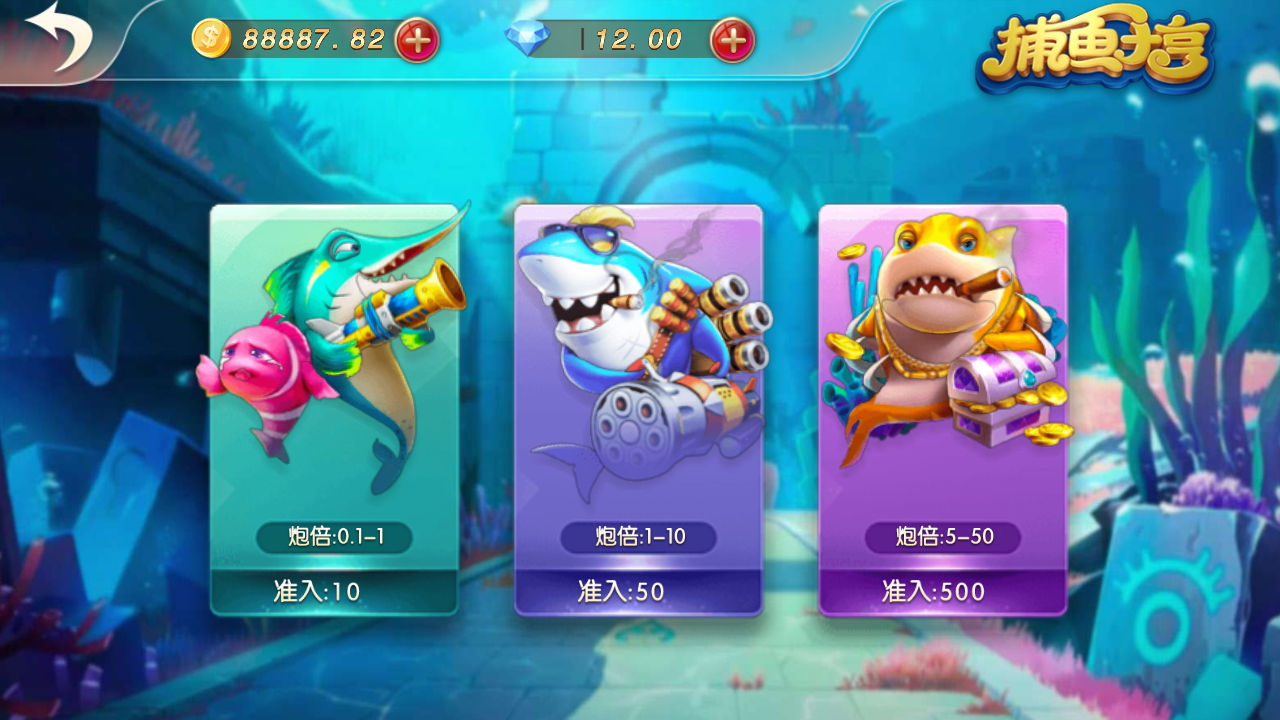Viewport: 1280px width, 720px height.
Task: Click the 炮倍:1-10 multiplier label
Action: coord(639,538)
